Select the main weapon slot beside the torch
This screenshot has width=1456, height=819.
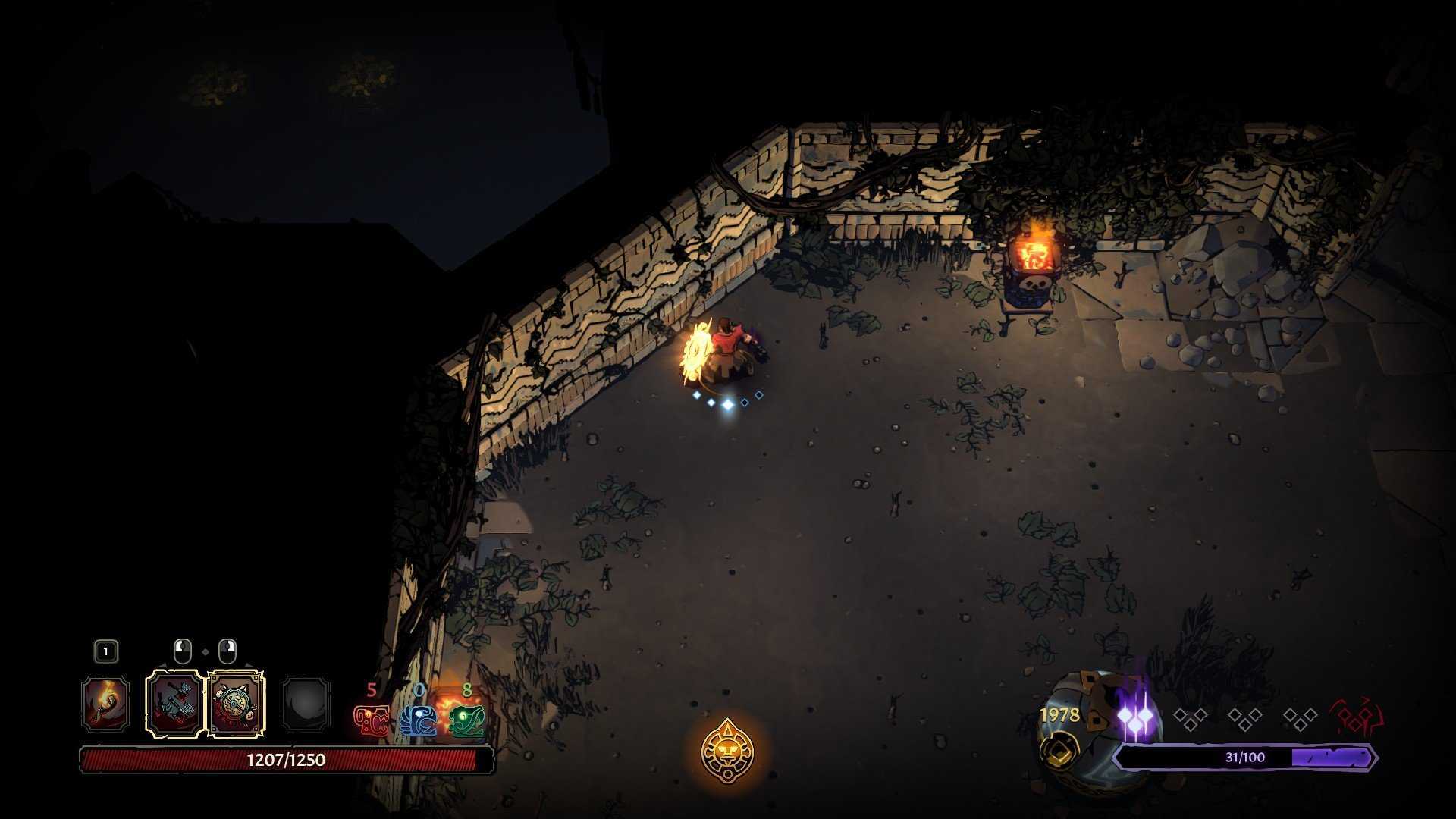(x=174, y=704)
